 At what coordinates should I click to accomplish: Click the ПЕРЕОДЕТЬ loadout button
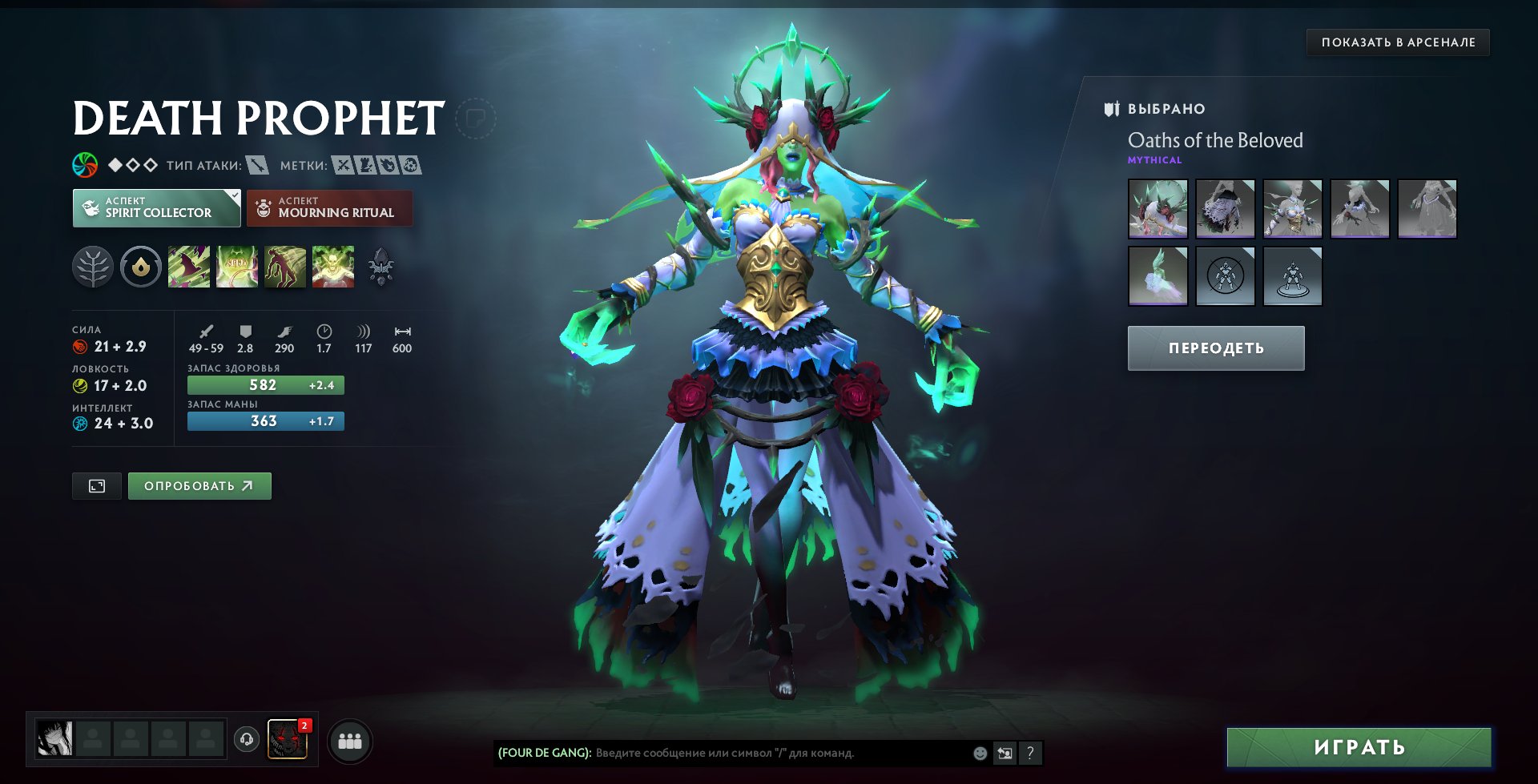(1216, 348)
